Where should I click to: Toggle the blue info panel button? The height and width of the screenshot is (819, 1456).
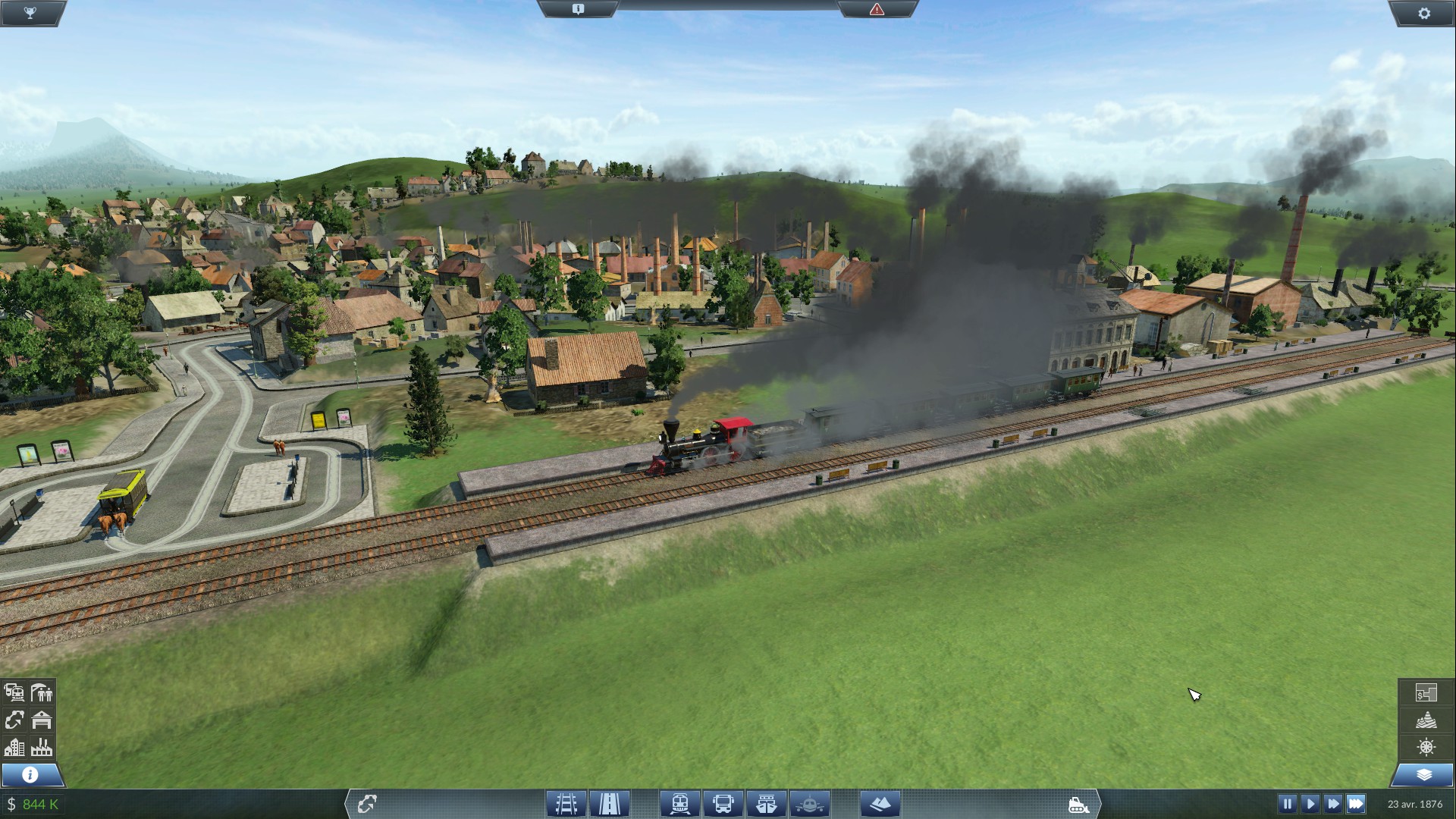tap(30, 774)
